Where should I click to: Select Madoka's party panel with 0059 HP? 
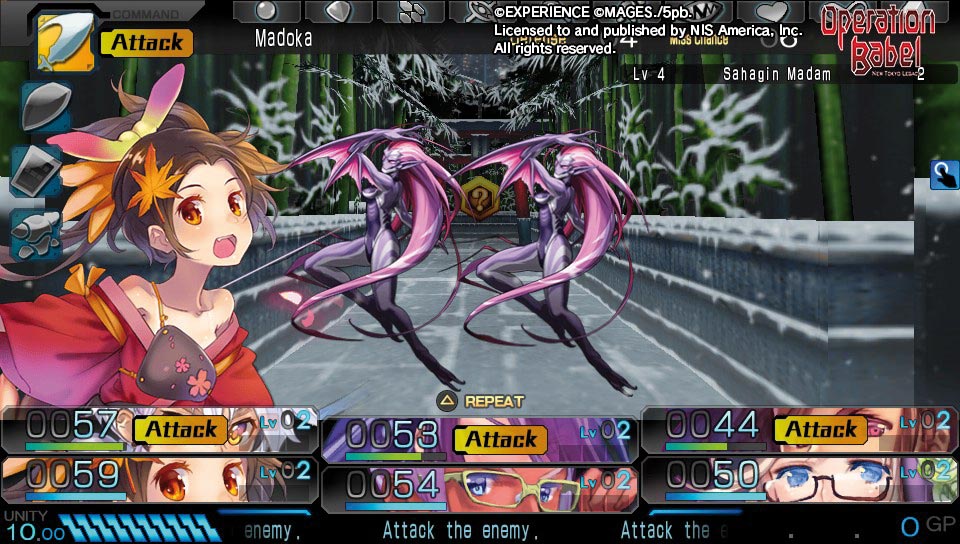158,477
